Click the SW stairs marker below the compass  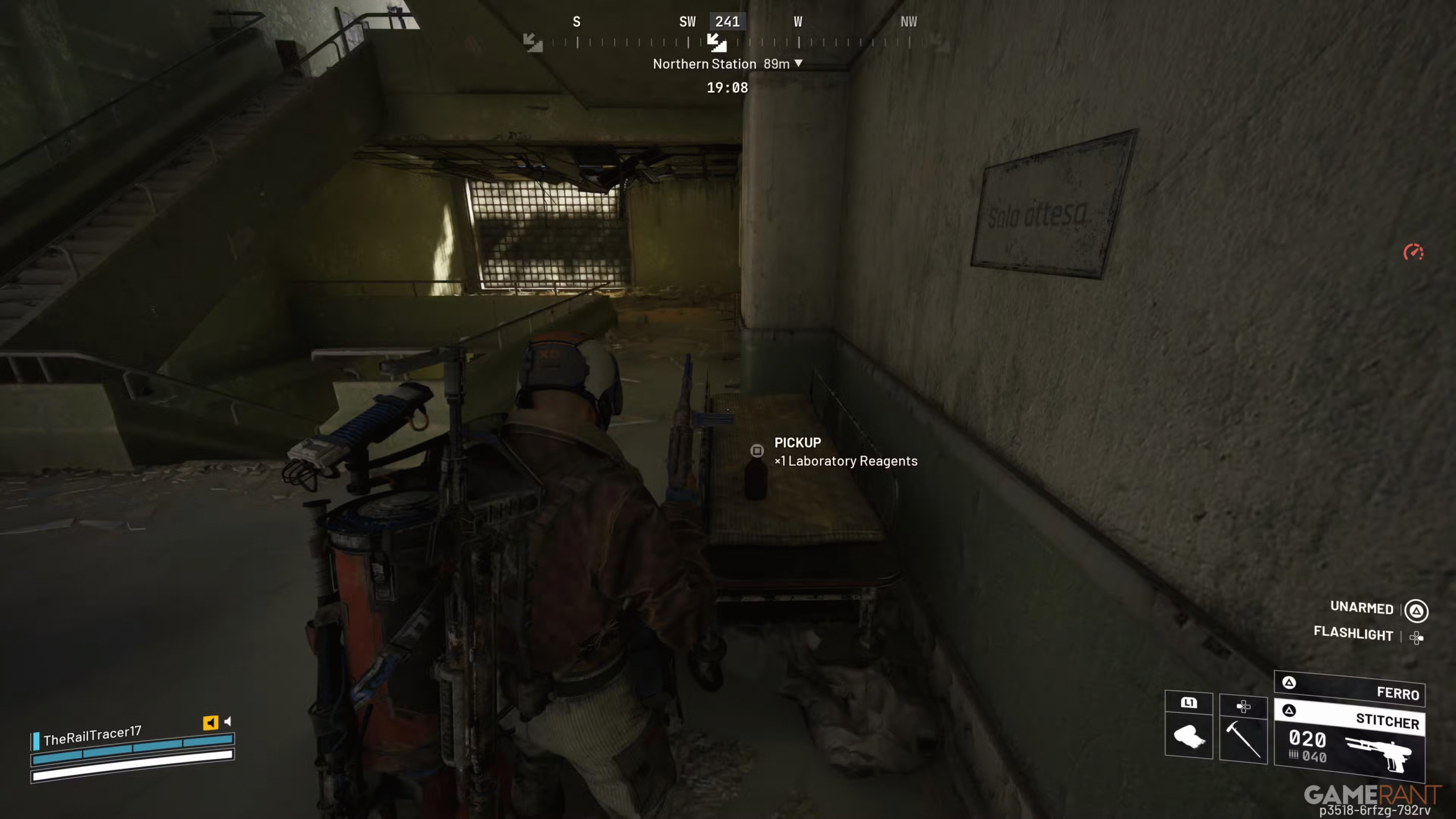point(717,43)
